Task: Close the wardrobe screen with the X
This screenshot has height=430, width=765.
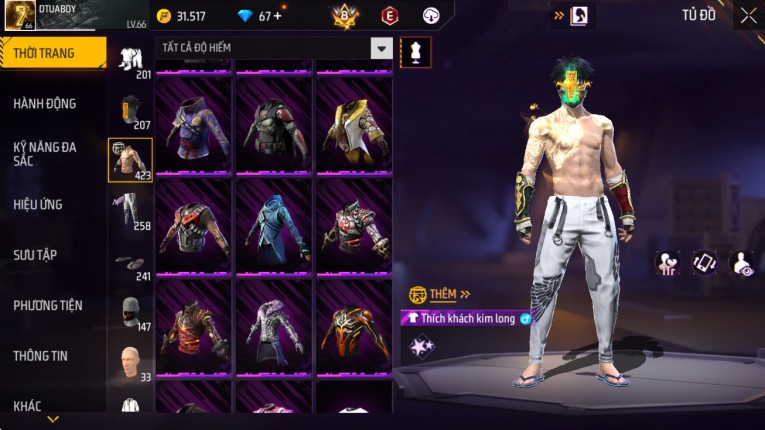Action: (748, 15)
